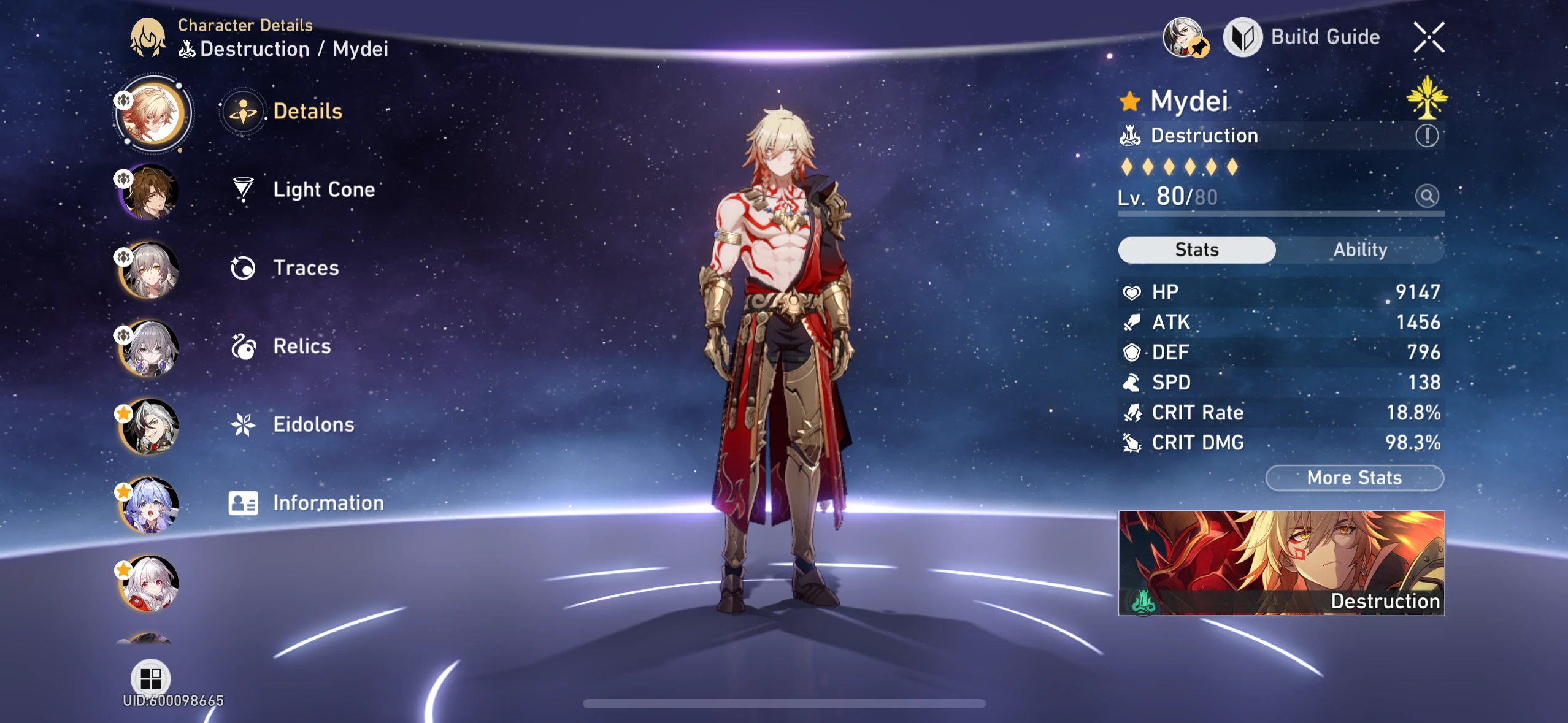Select the Stats tab

[x=1196, y=250]
